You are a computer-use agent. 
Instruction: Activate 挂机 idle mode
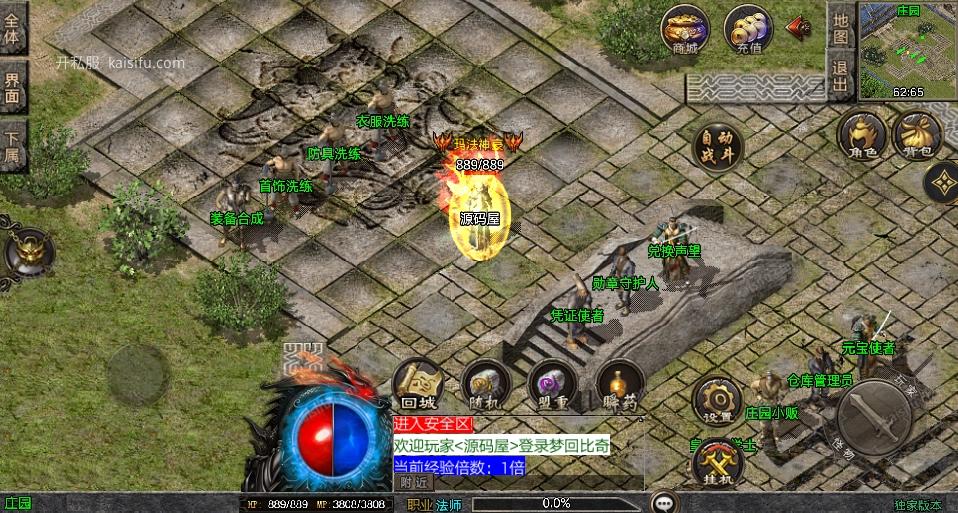click(x=716, y=460)
